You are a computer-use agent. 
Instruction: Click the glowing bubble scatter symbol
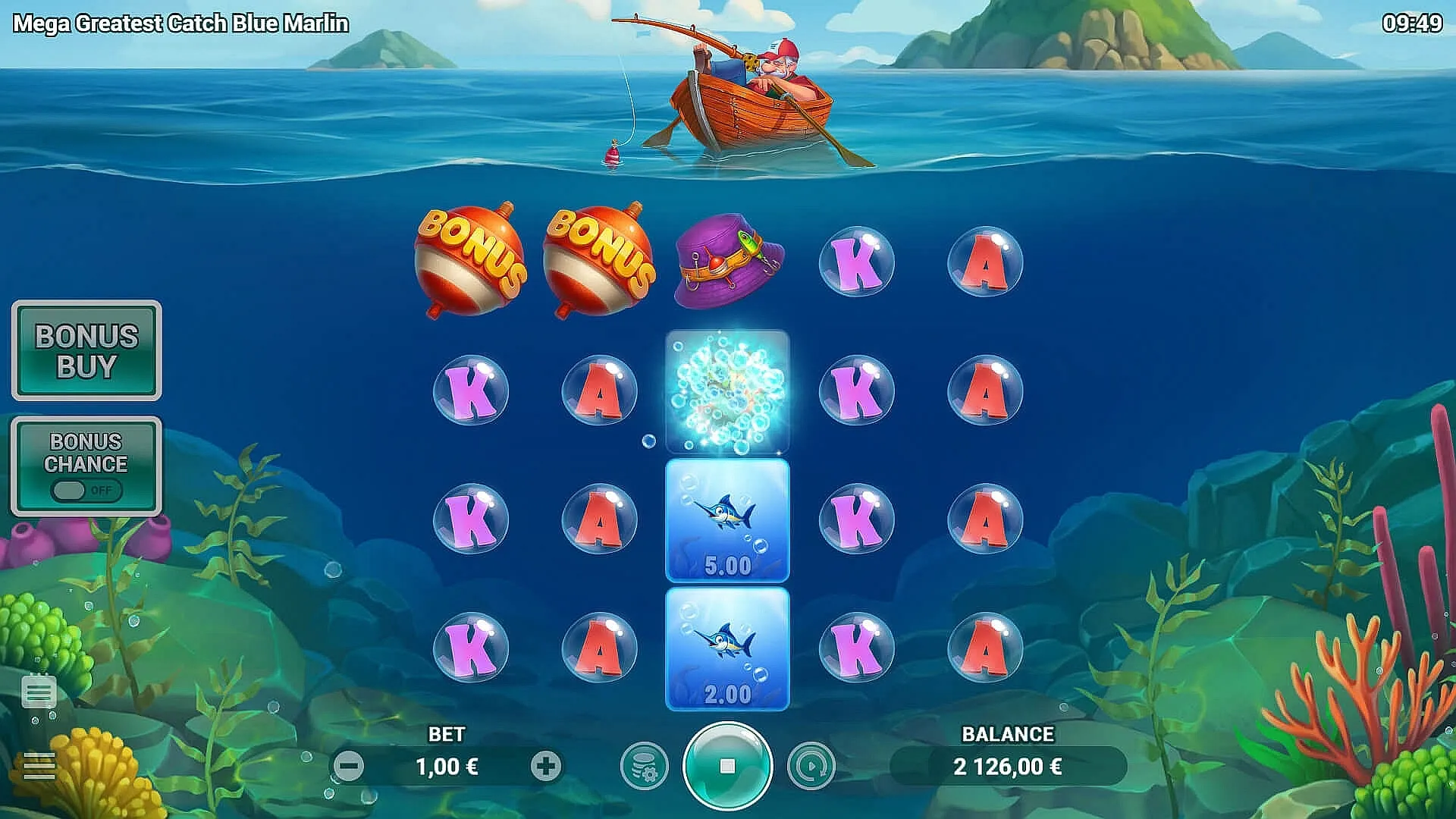pyautogui.click(x=728, y=391)
